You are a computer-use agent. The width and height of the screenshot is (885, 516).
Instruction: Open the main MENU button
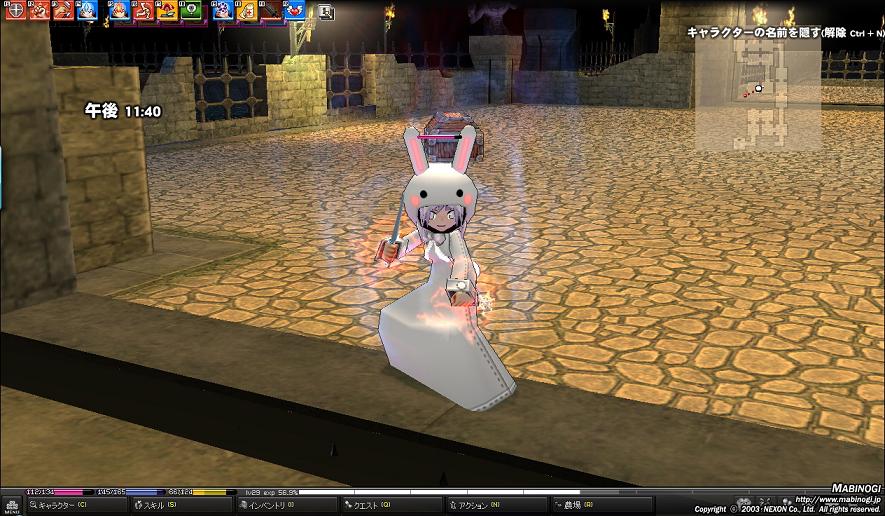[x=11, y=504]
